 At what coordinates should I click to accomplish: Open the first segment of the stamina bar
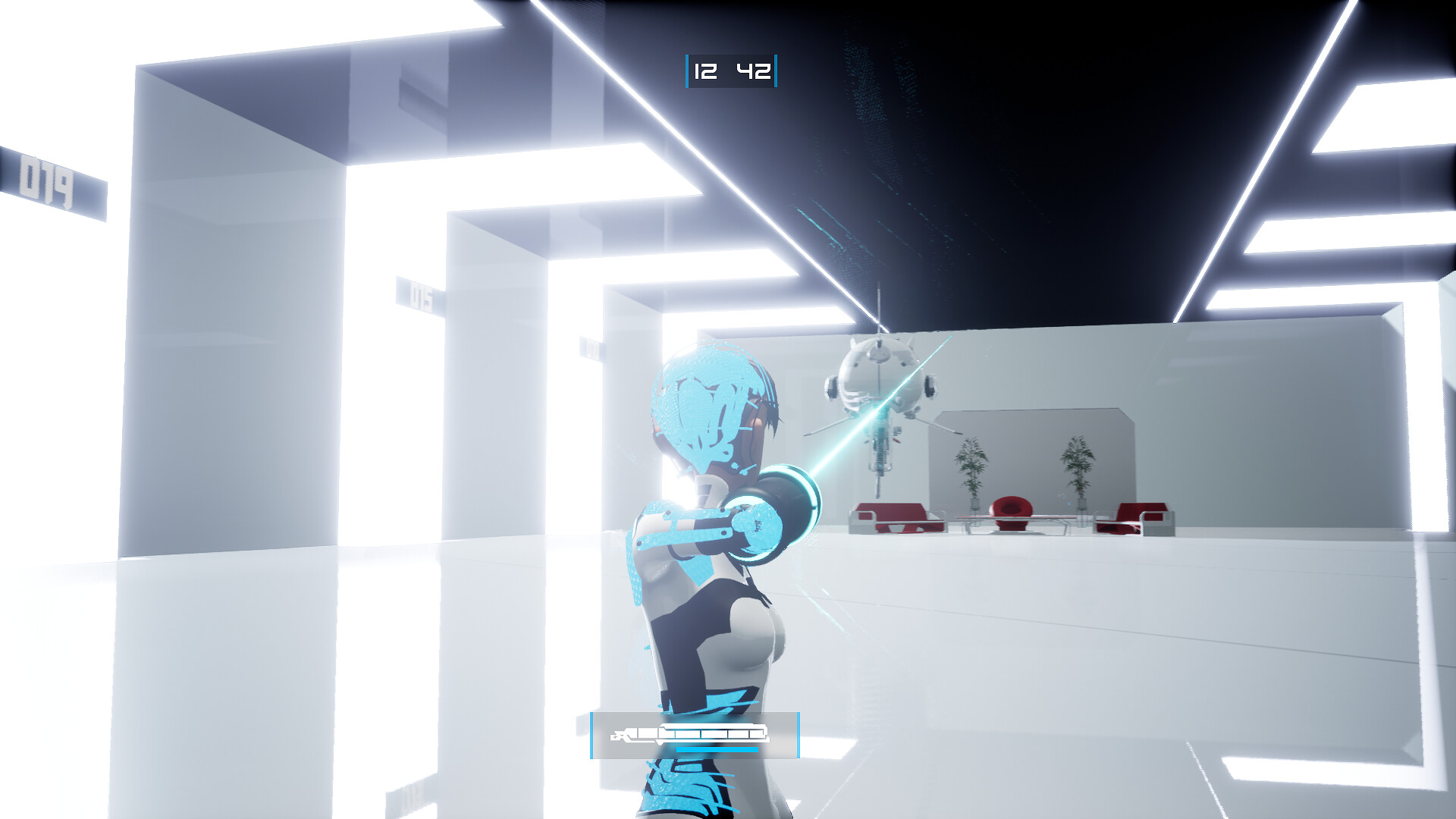click(646, 733)
